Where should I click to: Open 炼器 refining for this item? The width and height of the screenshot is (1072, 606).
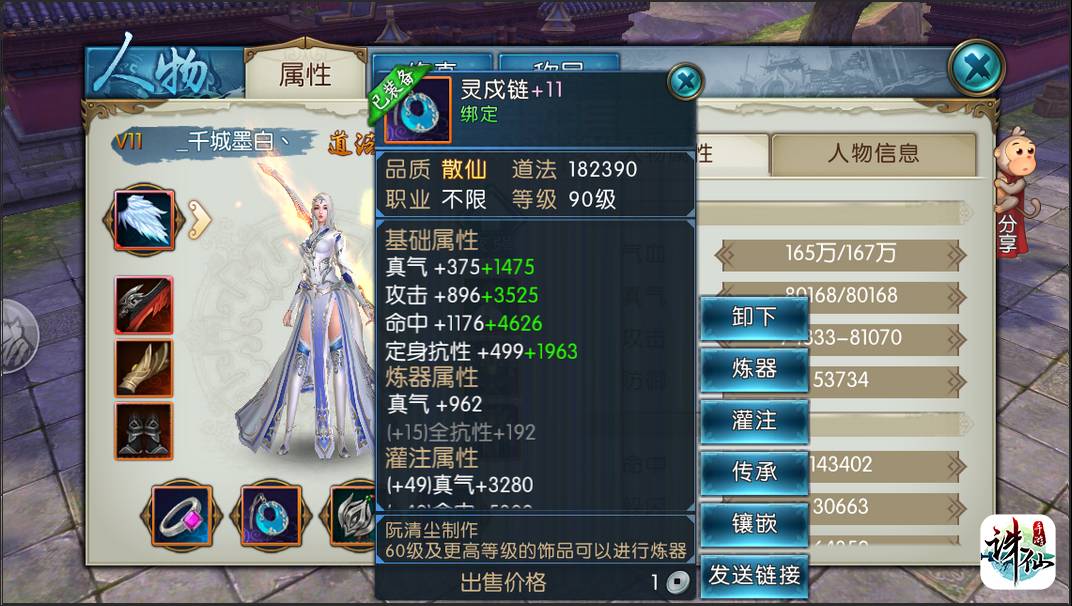pyautogui.click(x=754, y=369)
